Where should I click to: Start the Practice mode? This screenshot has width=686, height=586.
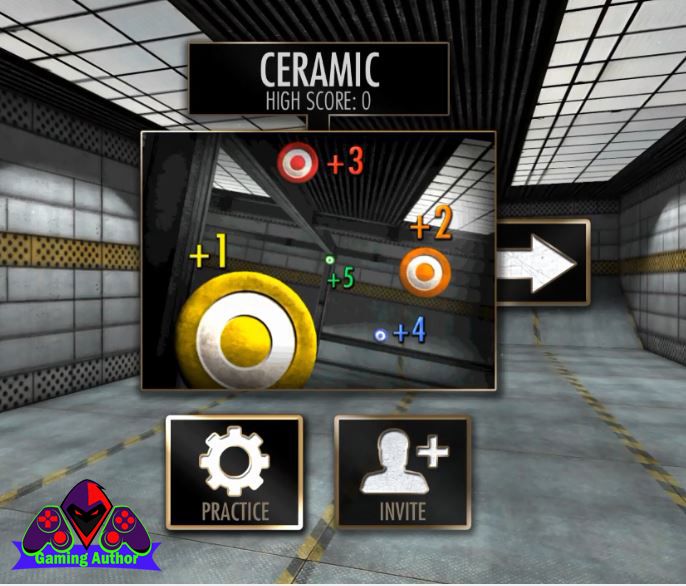coord(235,472)
